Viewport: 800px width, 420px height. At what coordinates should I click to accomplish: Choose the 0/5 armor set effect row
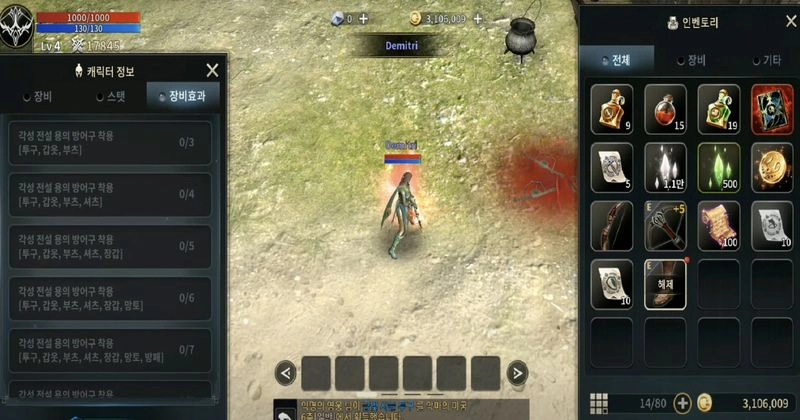click(110, 246)
